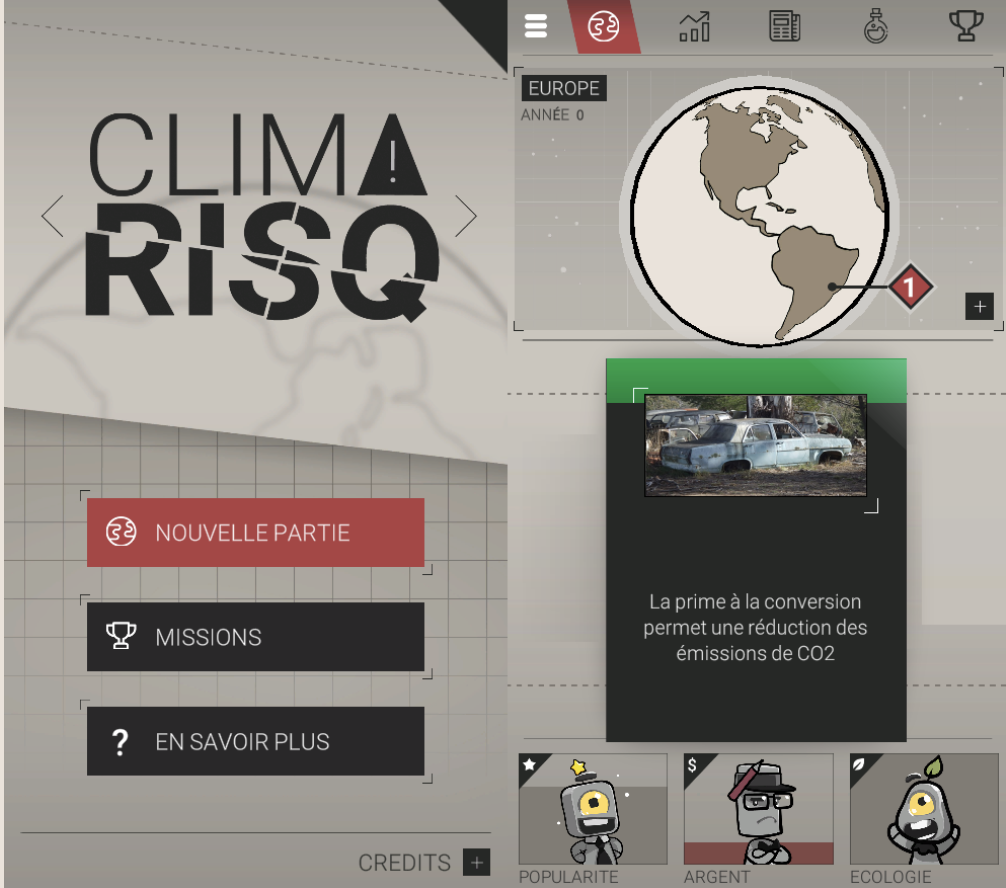Switch to the globe tab
Viewport: 1006px width, 888px height.
pos(603,26)
